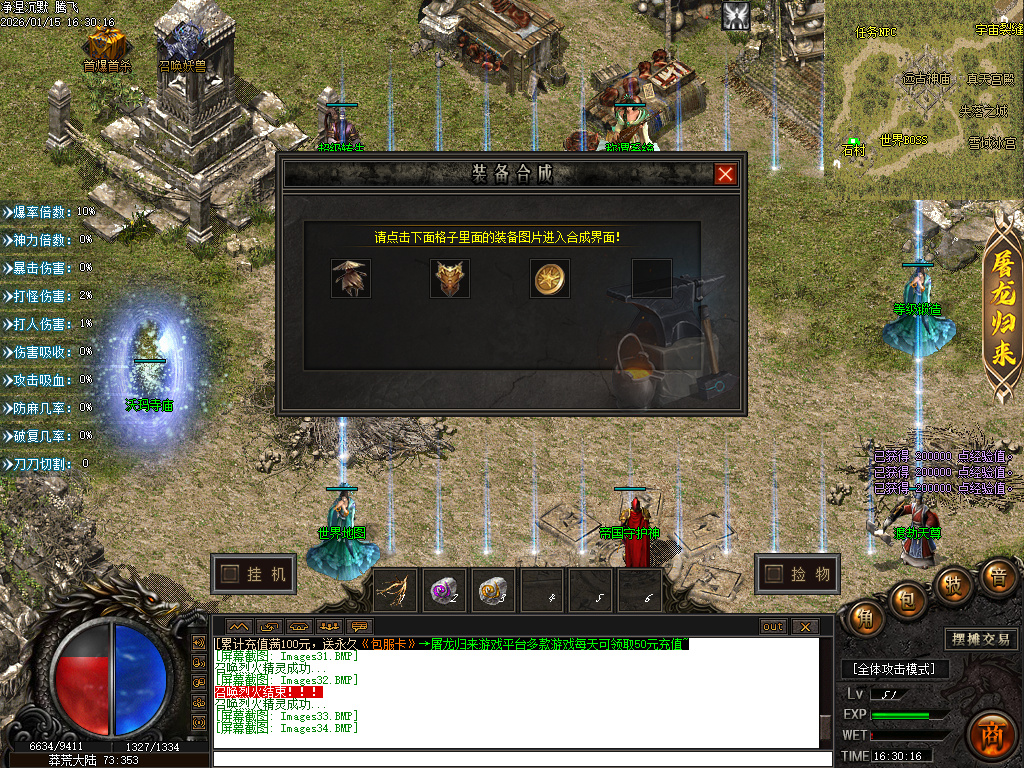Pick the gold medallion equipment slot
This screenshot has width=1024, height=768.
550,279
